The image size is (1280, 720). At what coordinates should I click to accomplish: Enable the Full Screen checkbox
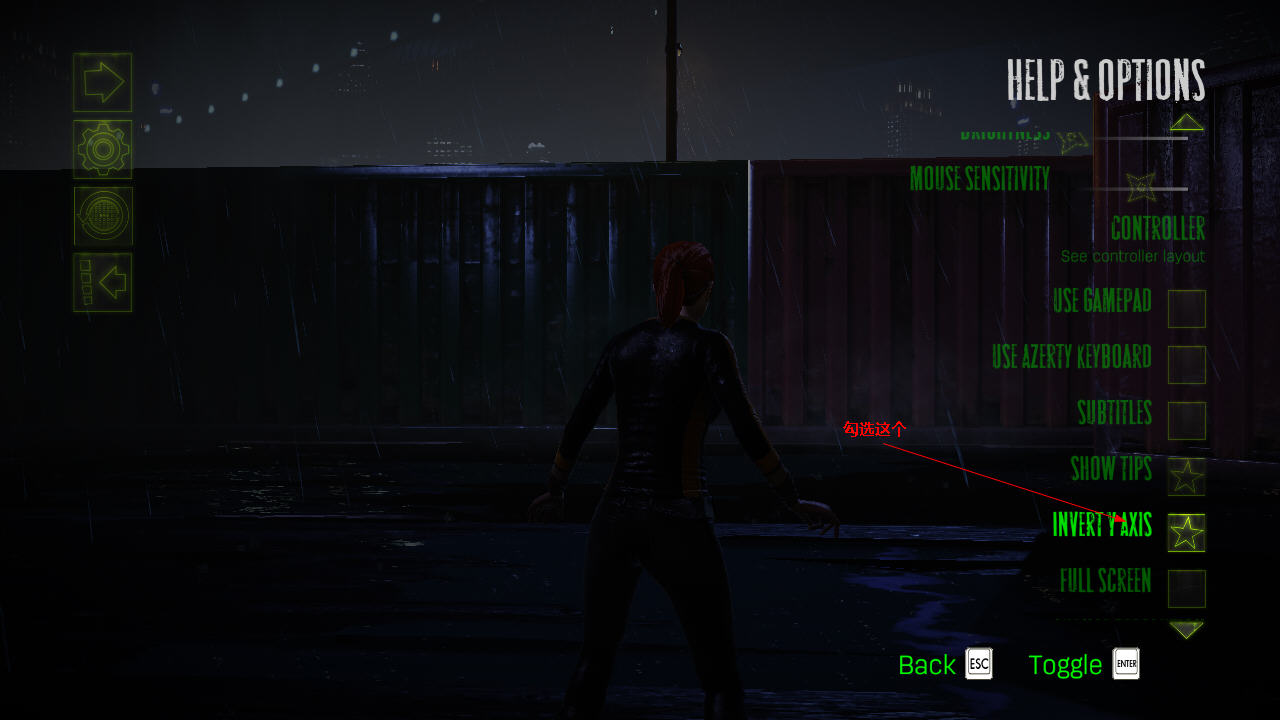(x=1186, y=589)
